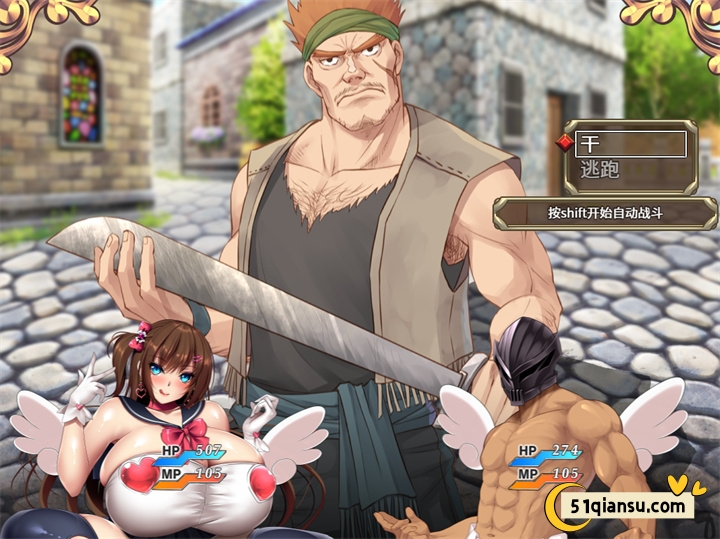
Task: Choose the 逃跑 escape option
Action: pos(631,171)
